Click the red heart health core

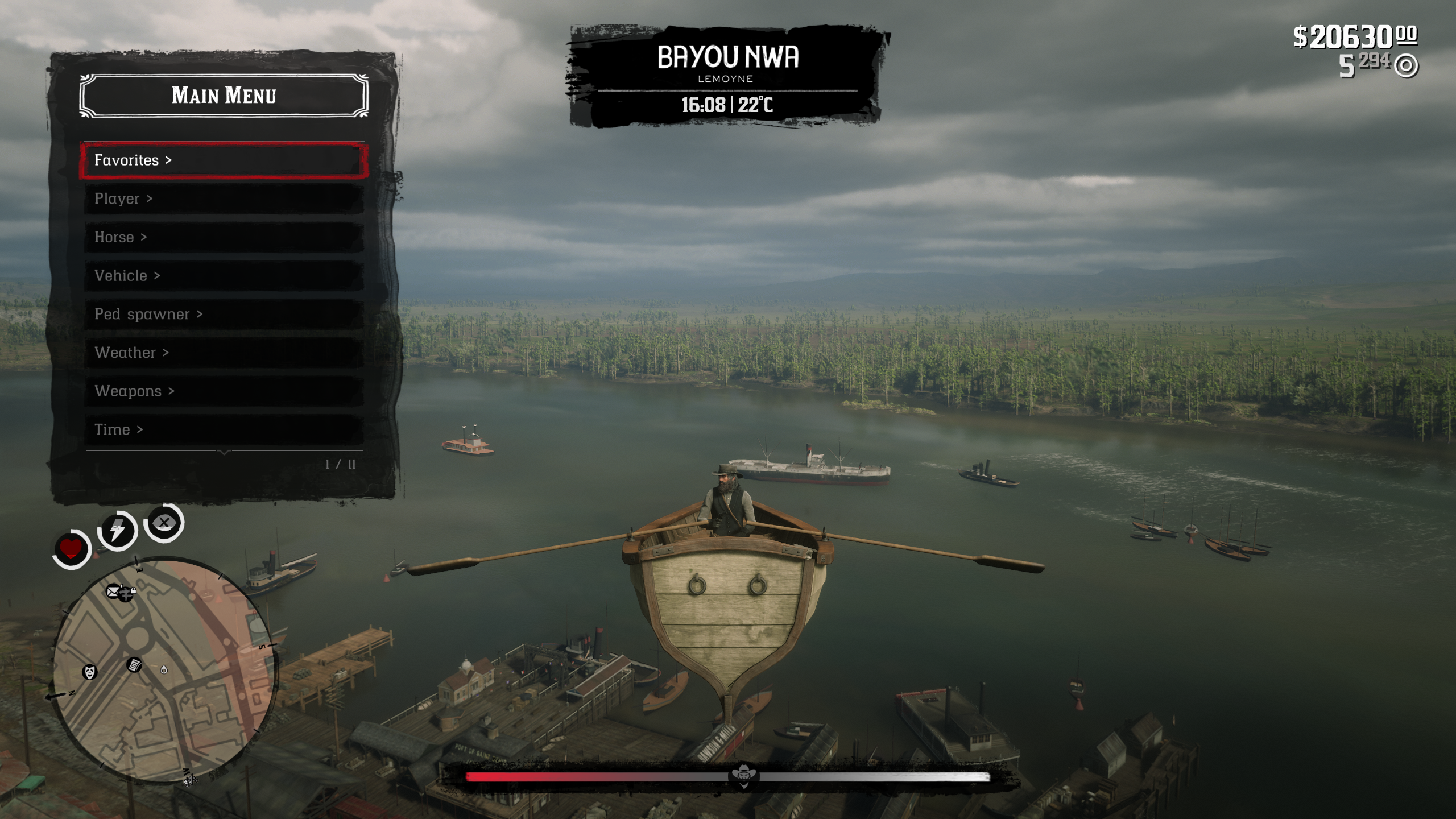coord(71,549)
